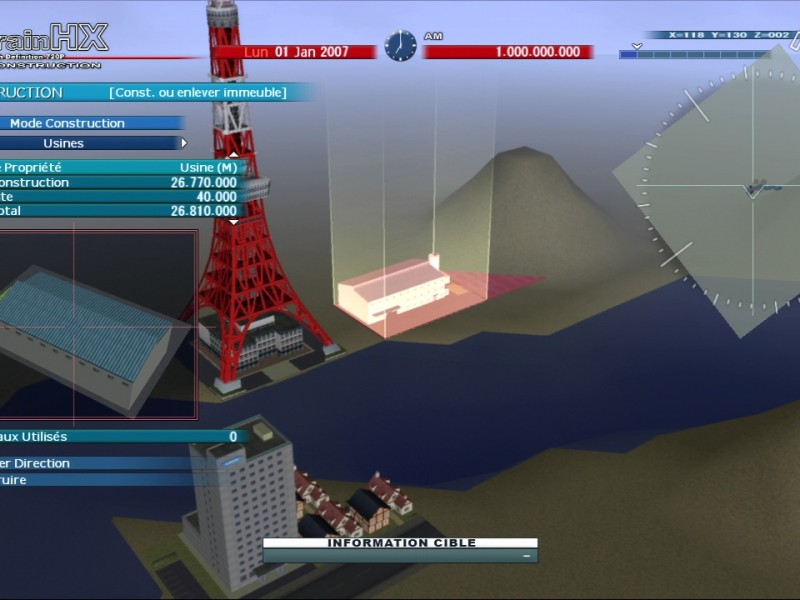Screen dimensions: 800x600
Task: Click the Information Cible panel
Action: pos(400,549)
